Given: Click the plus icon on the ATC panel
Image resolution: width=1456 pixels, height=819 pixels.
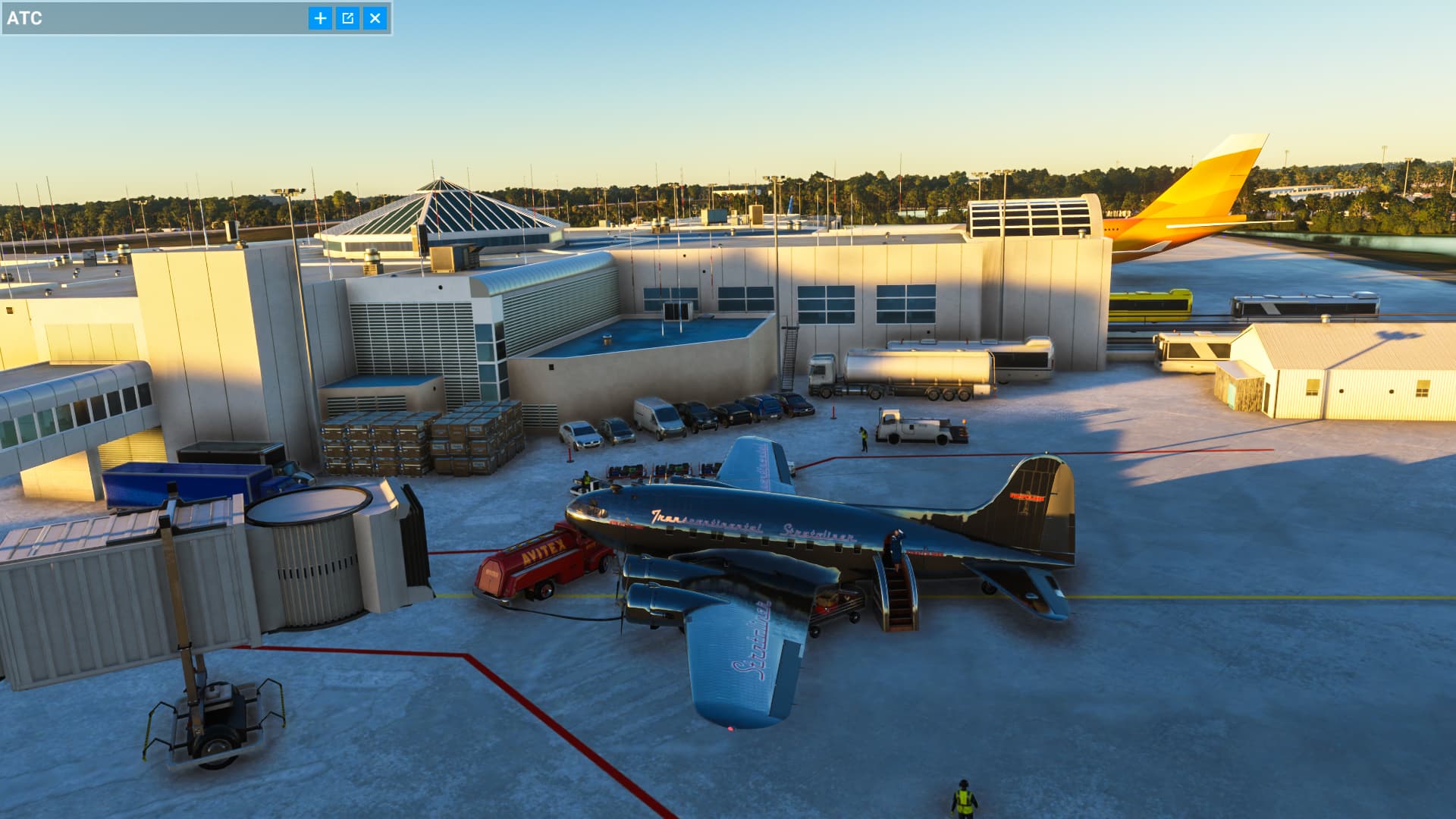Looking at the screenshot, I should 319,18.
